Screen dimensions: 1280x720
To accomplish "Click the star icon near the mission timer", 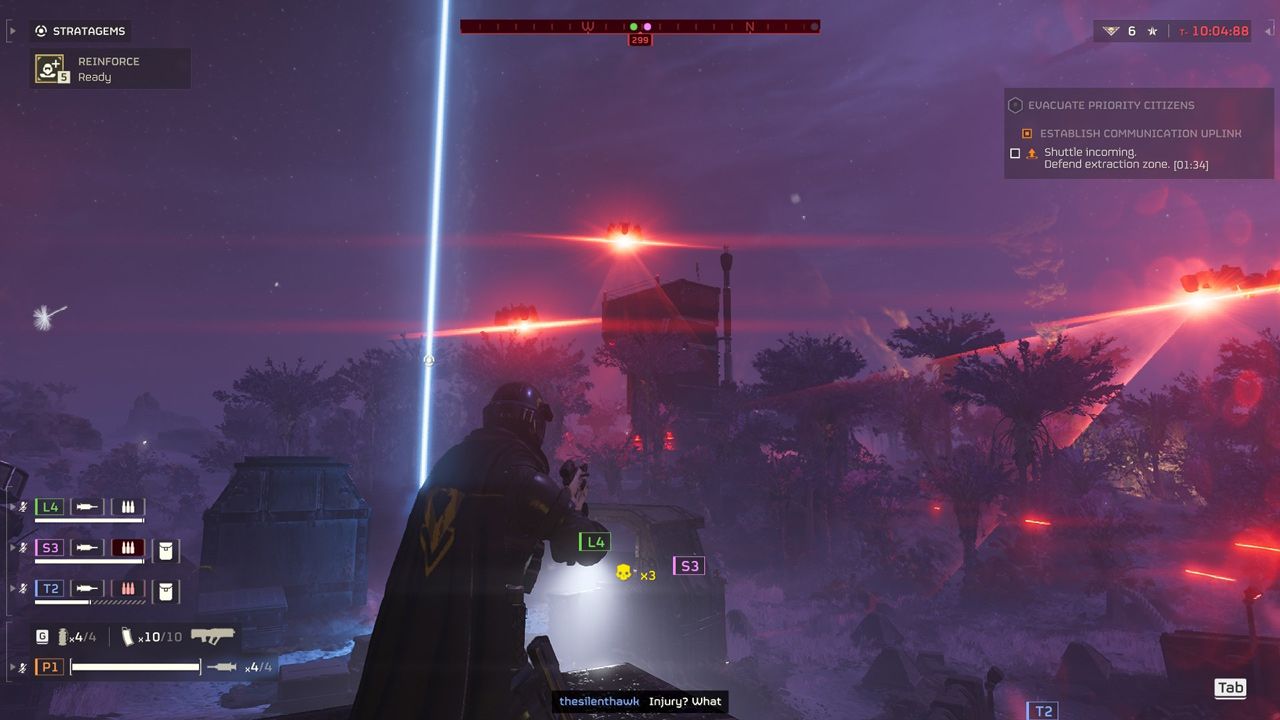I will 1152,30.
